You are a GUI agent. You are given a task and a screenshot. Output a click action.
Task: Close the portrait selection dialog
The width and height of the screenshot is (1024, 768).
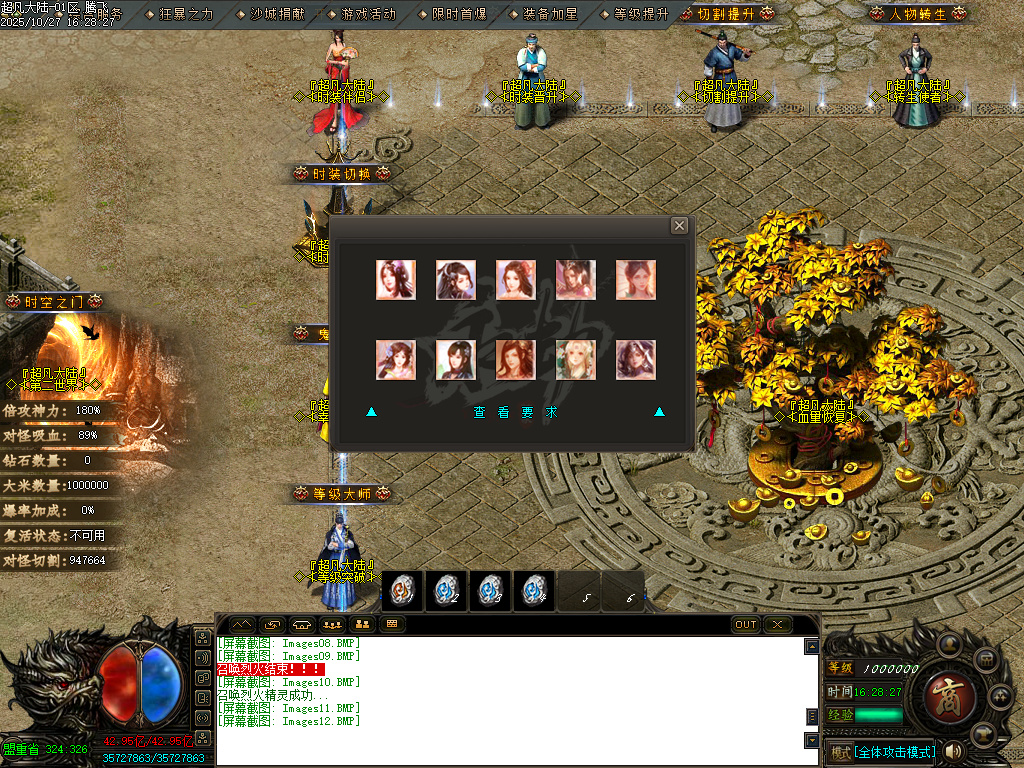679,226
